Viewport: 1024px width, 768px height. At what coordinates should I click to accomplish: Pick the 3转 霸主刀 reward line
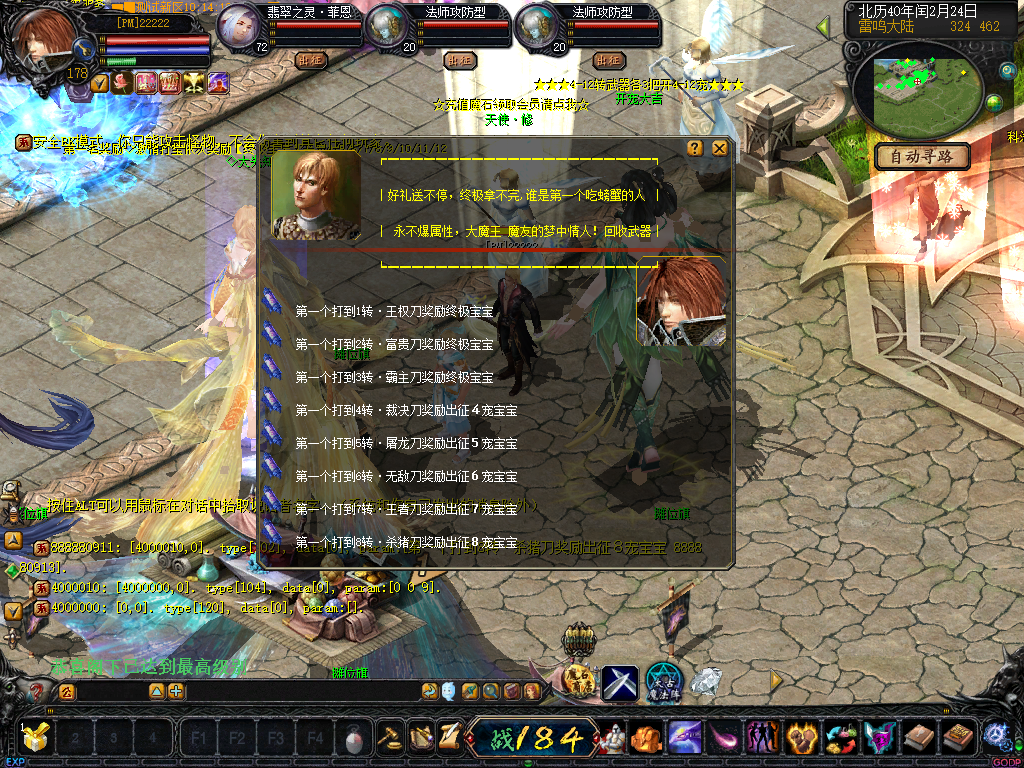tap(394, 378)
